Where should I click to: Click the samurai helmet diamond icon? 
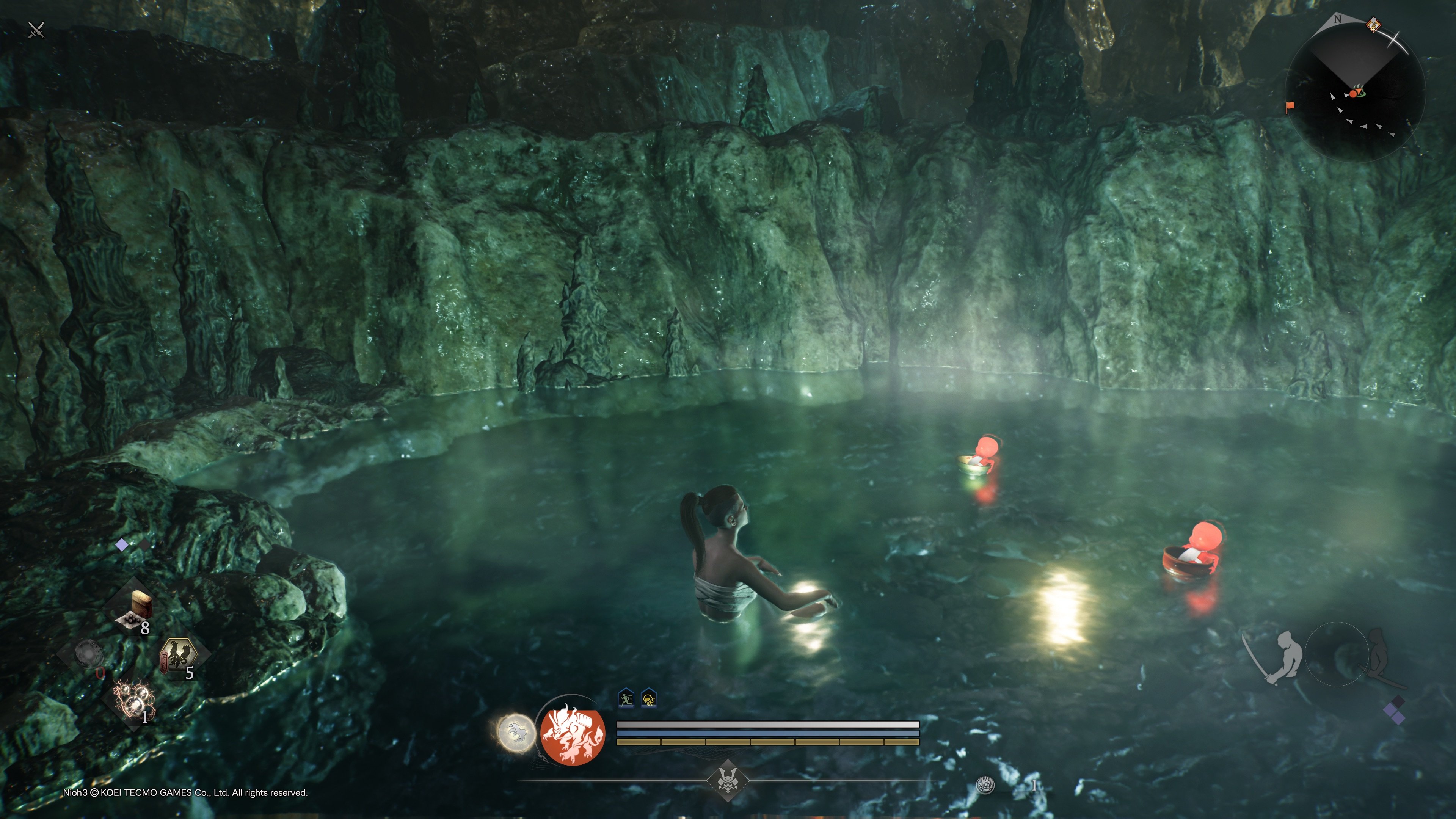point(728,781)
